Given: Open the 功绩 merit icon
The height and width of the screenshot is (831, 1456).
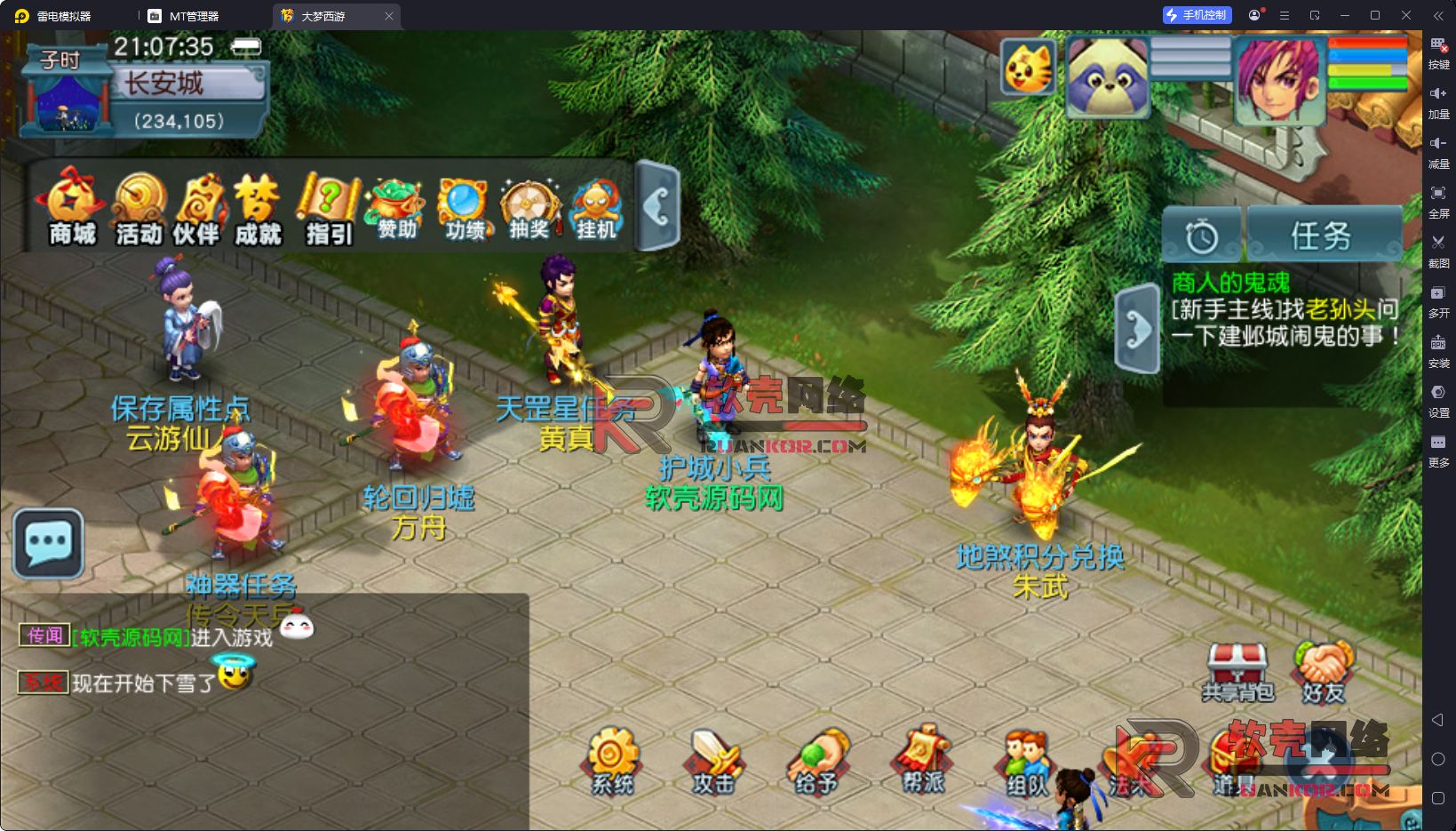Looking at the screenshot, I should [x=464, y=207].
